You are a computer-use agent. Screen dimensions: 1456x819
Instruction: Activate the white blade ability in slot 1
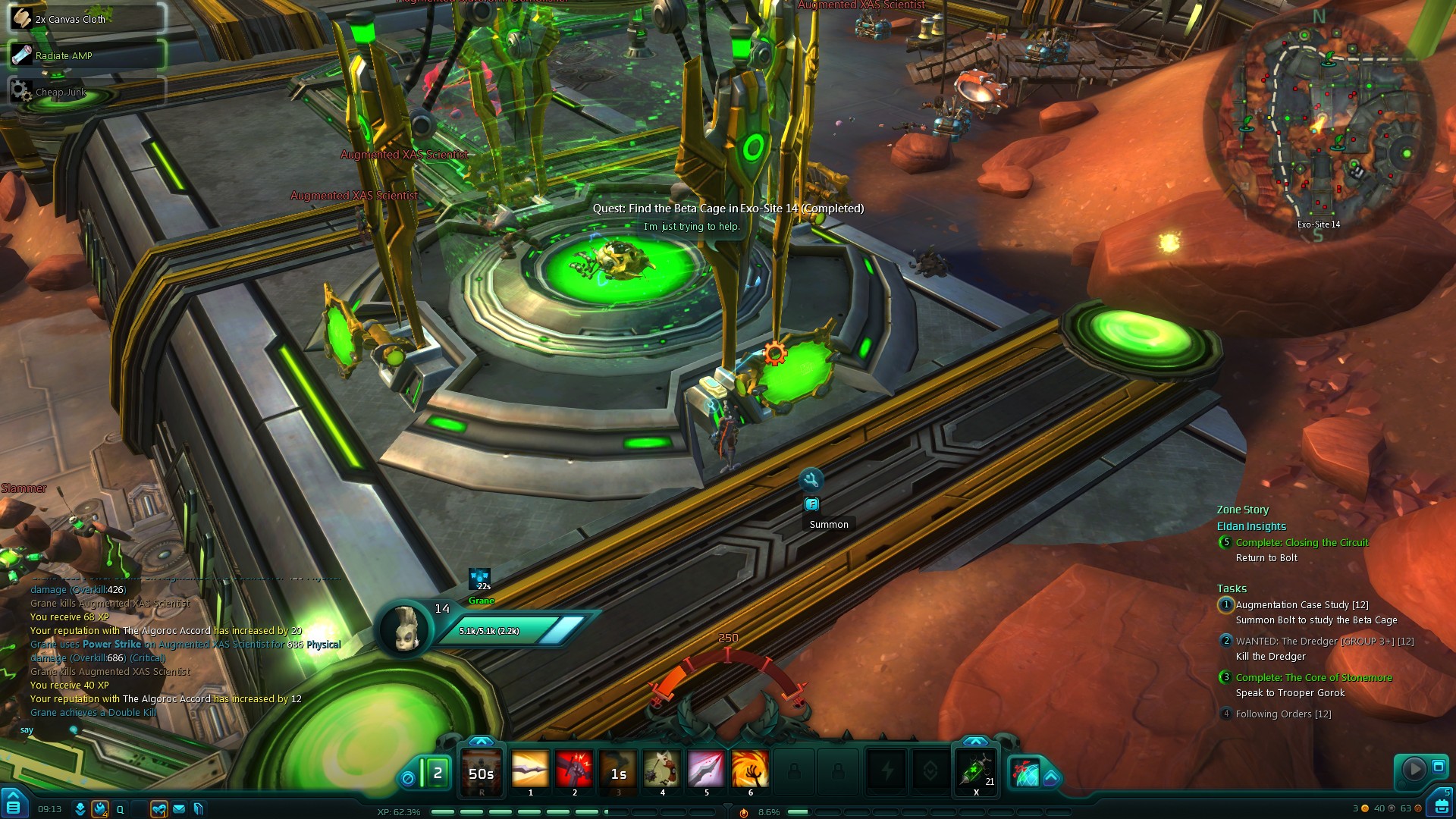pyautogui.click(x=530, y=770)
